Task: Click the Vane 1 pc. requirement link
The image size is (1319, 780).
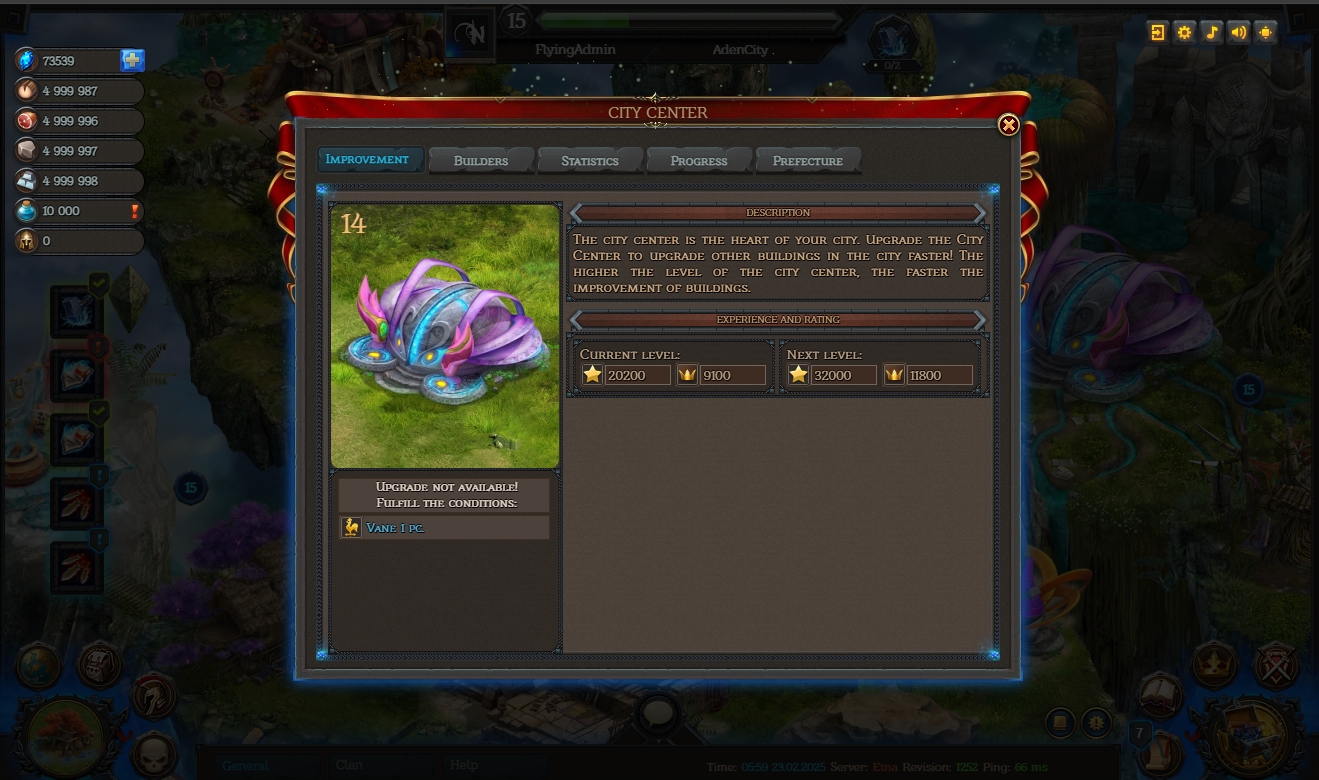Action: click(x=396, y=528)
